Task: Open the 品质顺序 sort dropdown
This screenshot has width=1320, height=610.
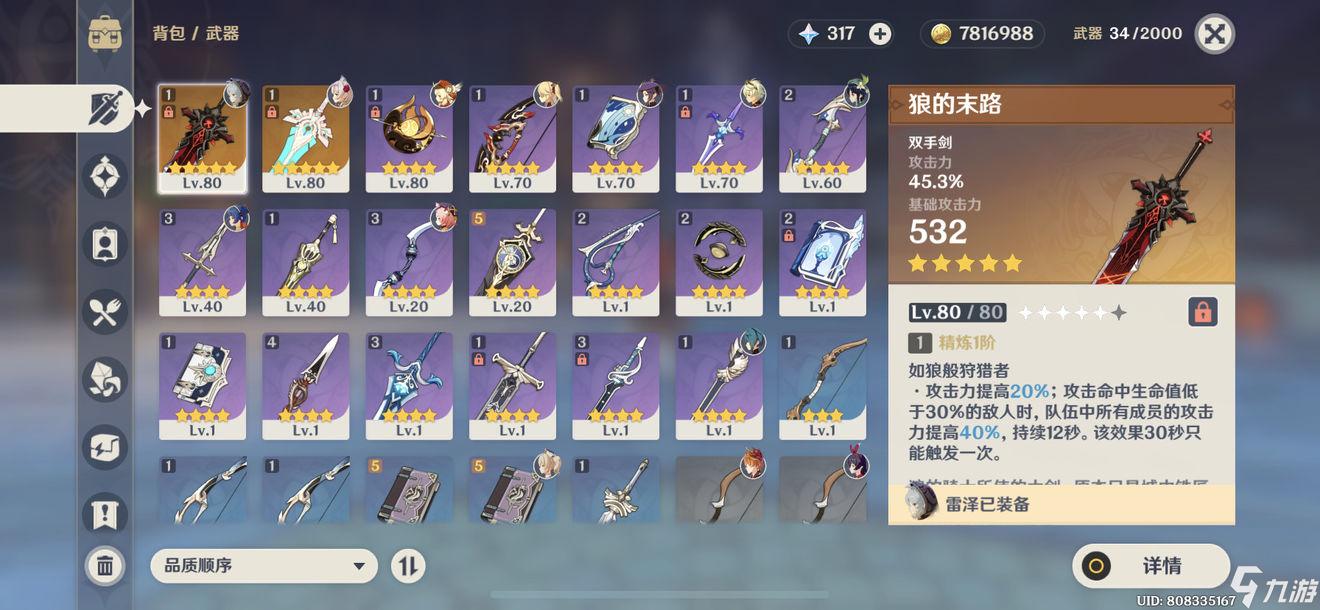Action: [264, 566]
